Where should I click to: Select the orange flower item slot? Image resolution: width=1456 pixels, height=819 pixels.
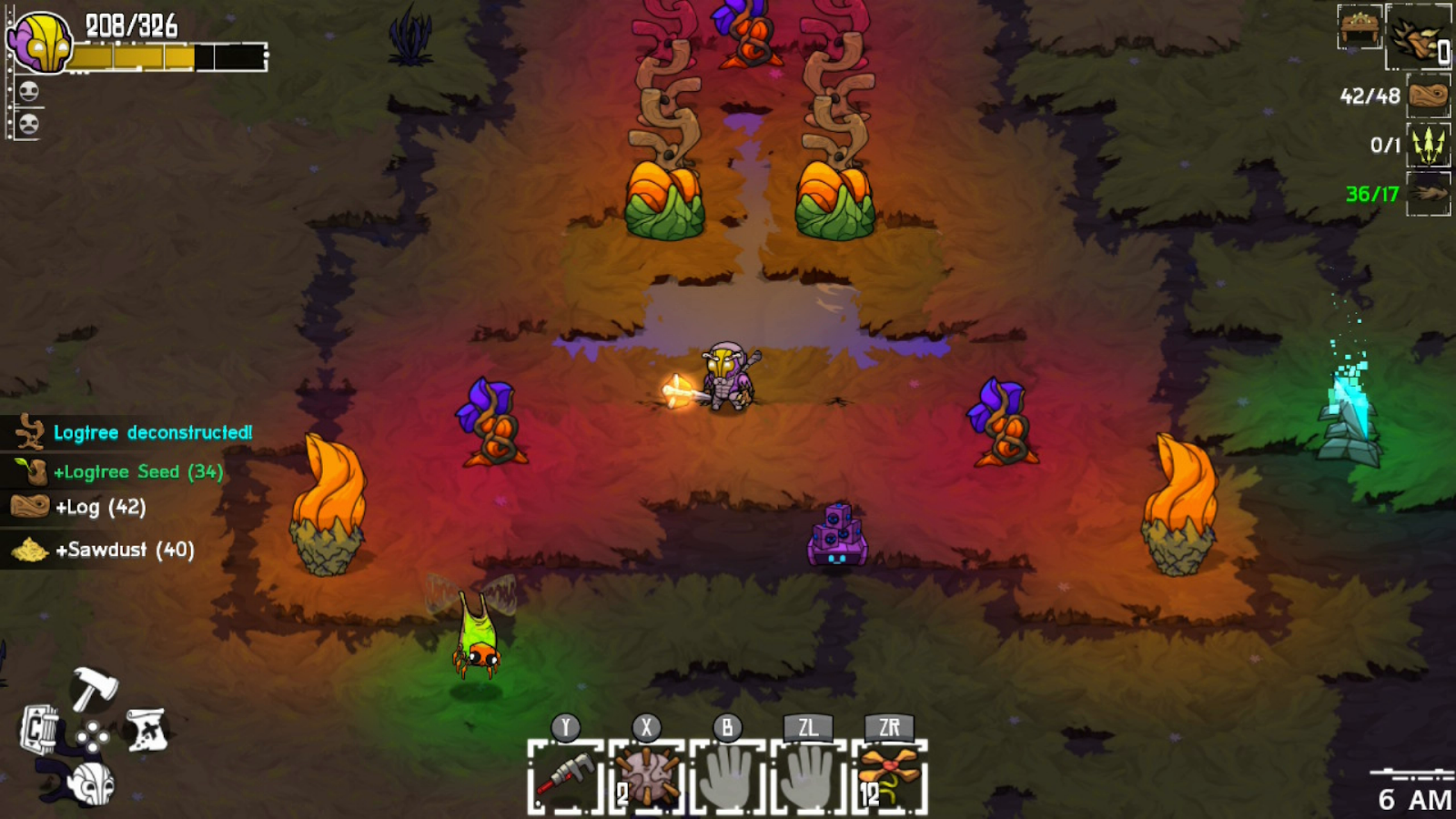pyautogui.click(x=889, y=778)
